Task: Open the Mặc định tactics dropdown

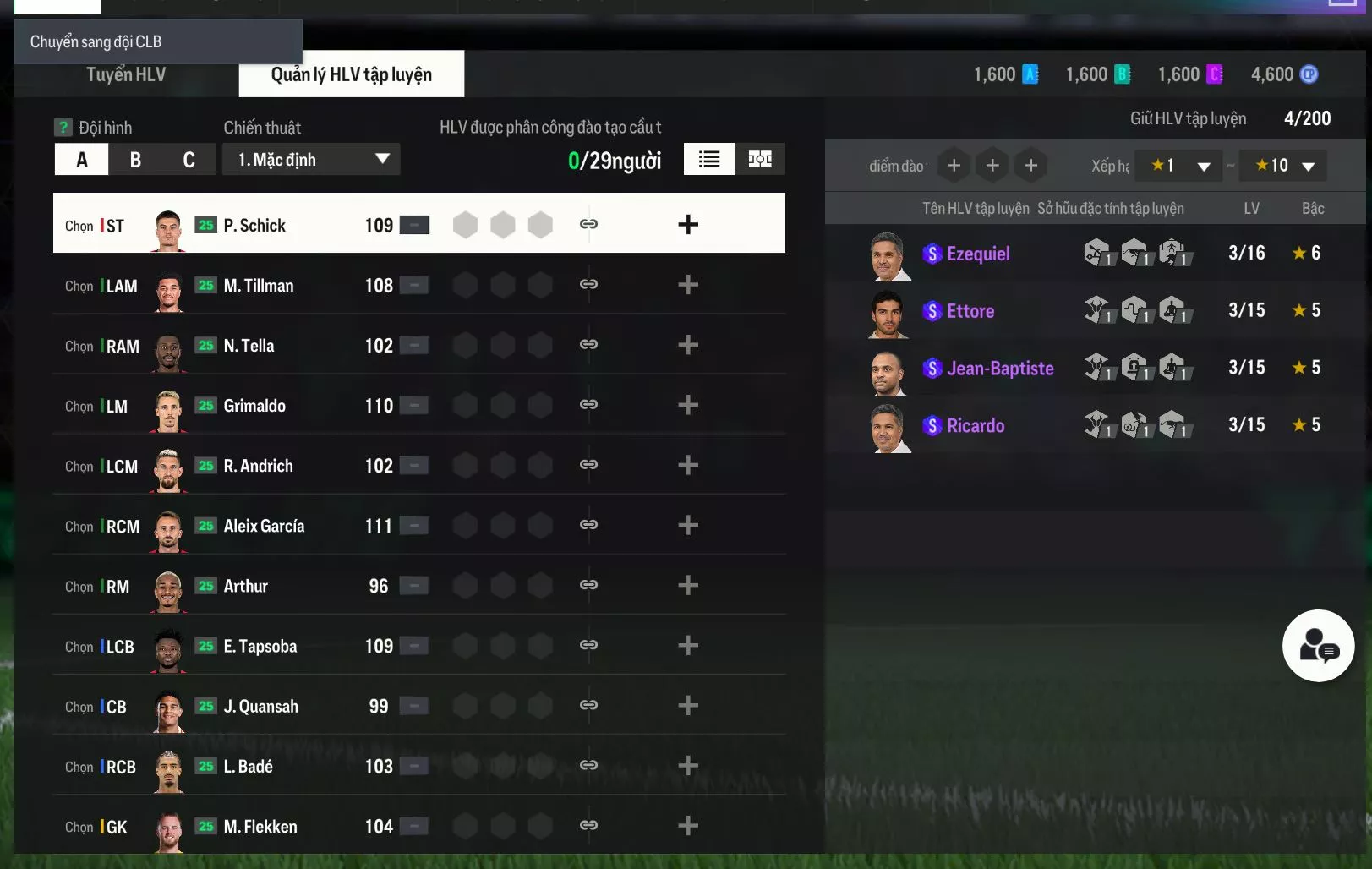Action: click(311, 160)
